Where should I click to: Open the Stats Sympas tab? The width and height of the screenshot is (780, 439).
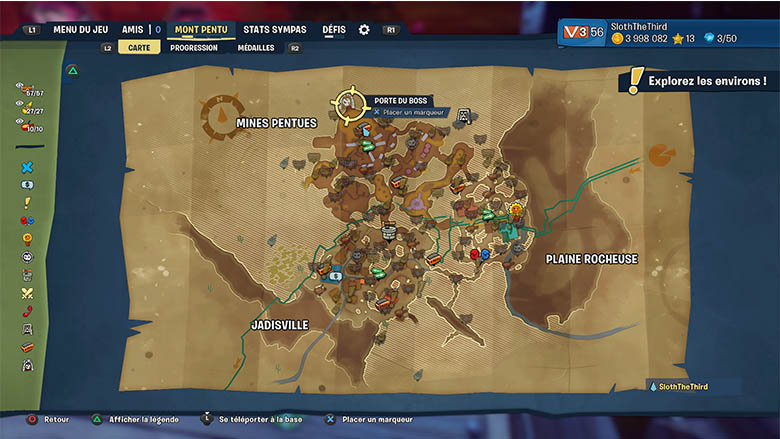[x=275, y=30]
